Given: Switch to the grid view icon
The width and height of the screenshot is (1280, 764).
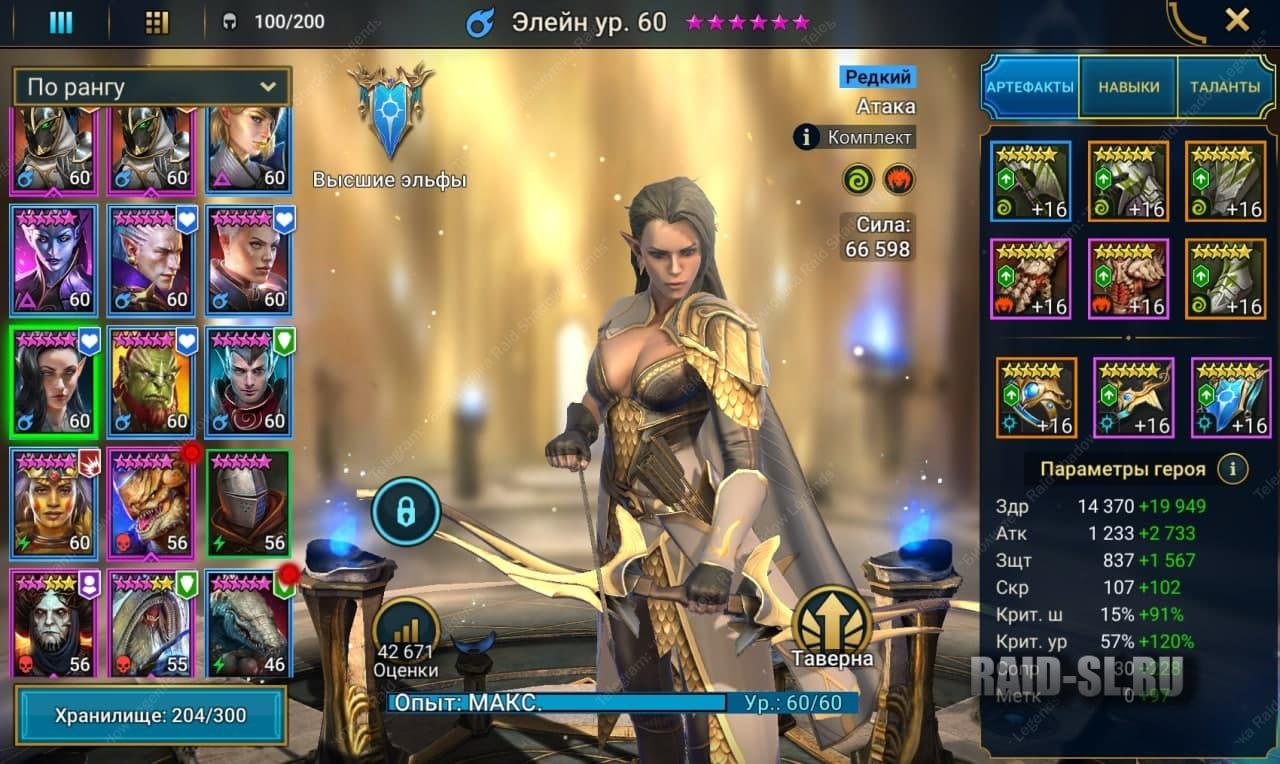Looking at the screenshot, I should click(x=157, y=22).
